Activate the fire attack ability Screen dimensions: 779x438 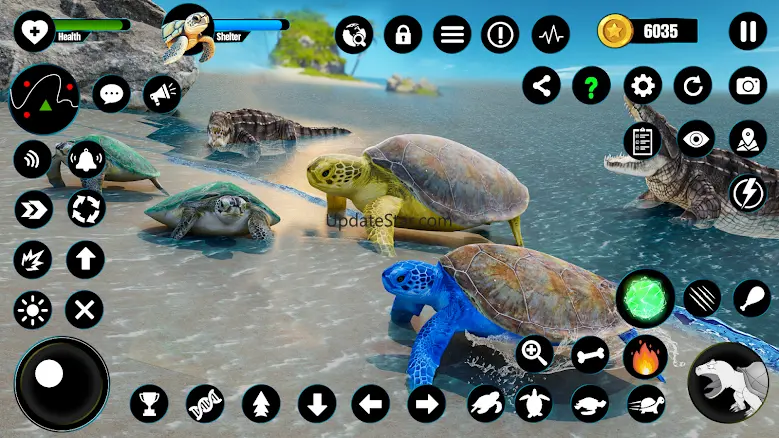645,357
